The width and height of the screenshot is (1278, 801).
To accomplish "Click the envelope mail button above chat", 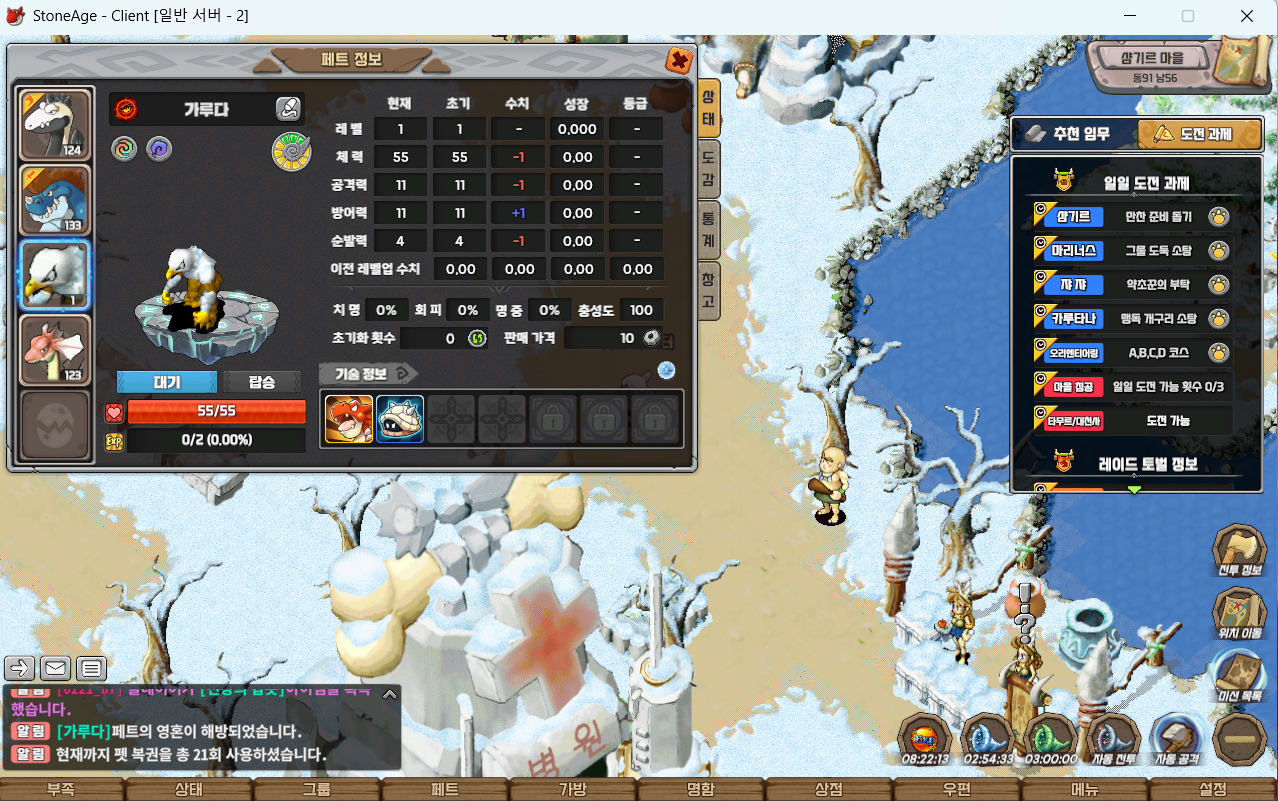I will (x=56, y=668).
